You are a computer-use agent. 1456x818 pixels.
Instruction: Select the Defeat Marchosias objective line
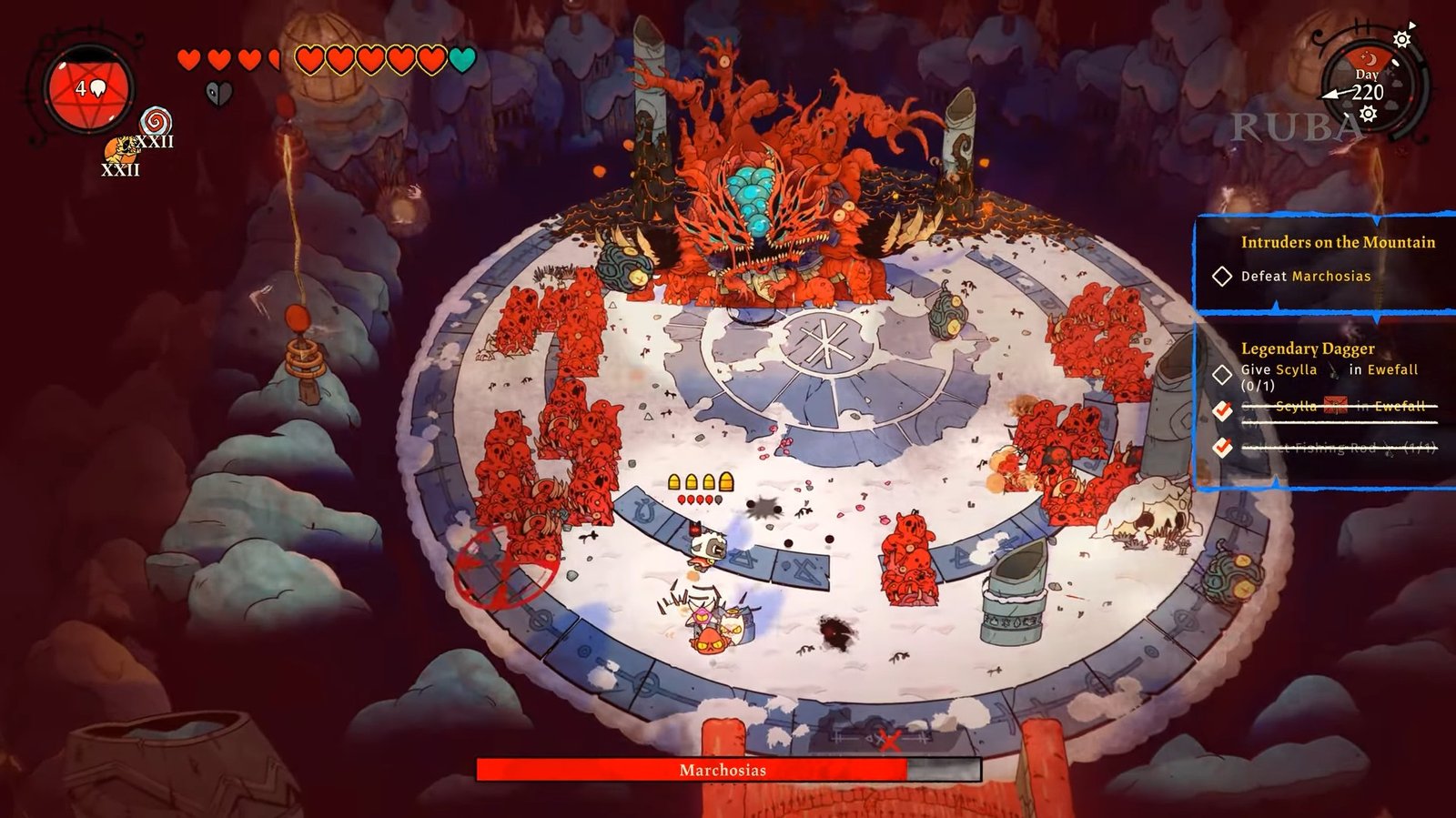coord(1305,276)
